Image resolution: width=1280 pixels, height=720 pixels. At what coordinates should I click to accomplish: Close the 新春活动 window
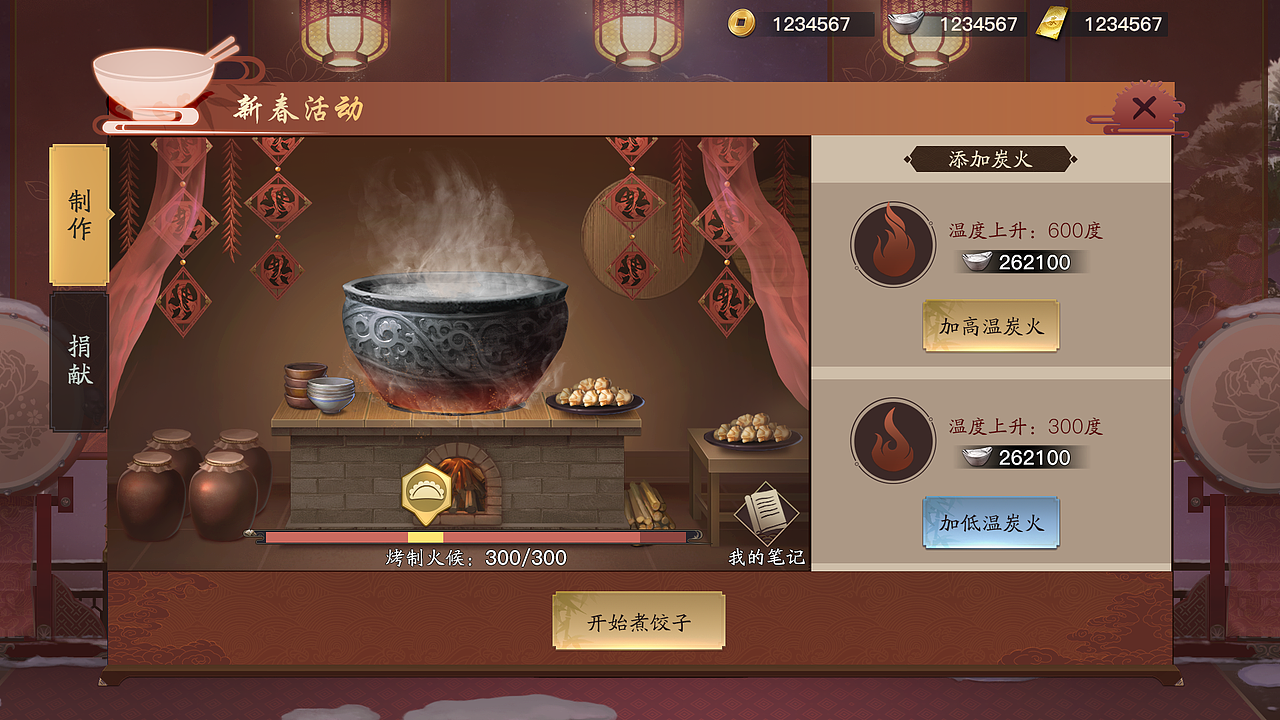click(1143, 108)
